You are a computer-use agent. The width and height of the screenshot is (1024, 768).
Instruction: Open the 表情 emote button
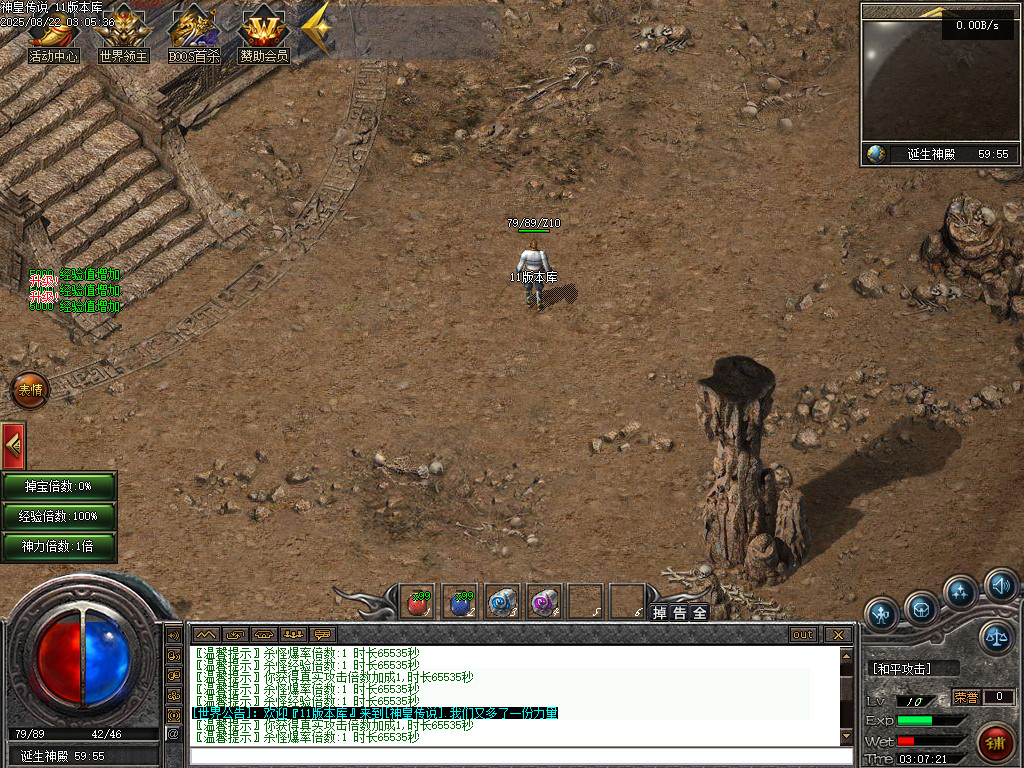coord(30,391)
